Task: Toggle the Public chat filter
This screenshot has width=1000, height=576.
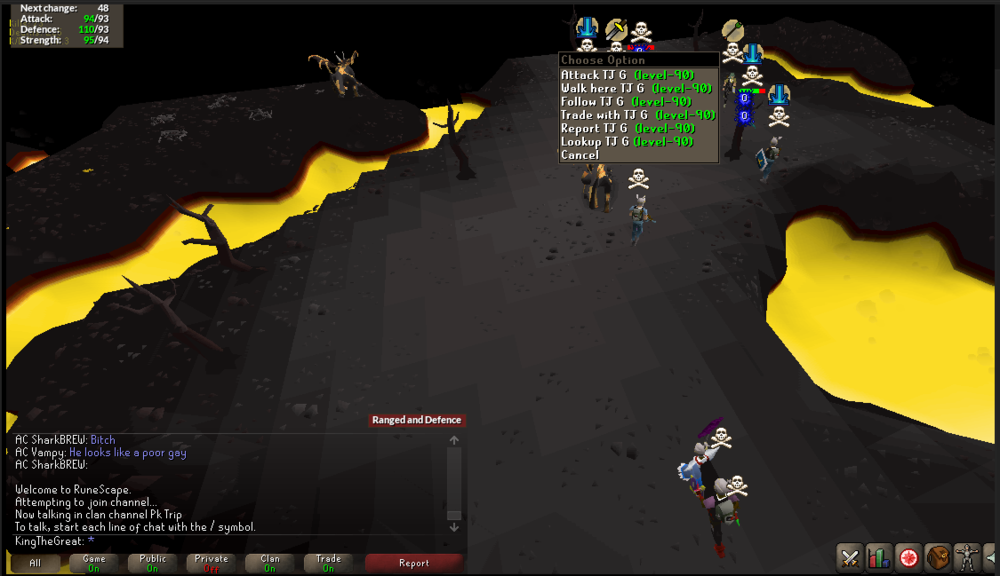Action: click(153, 563)
